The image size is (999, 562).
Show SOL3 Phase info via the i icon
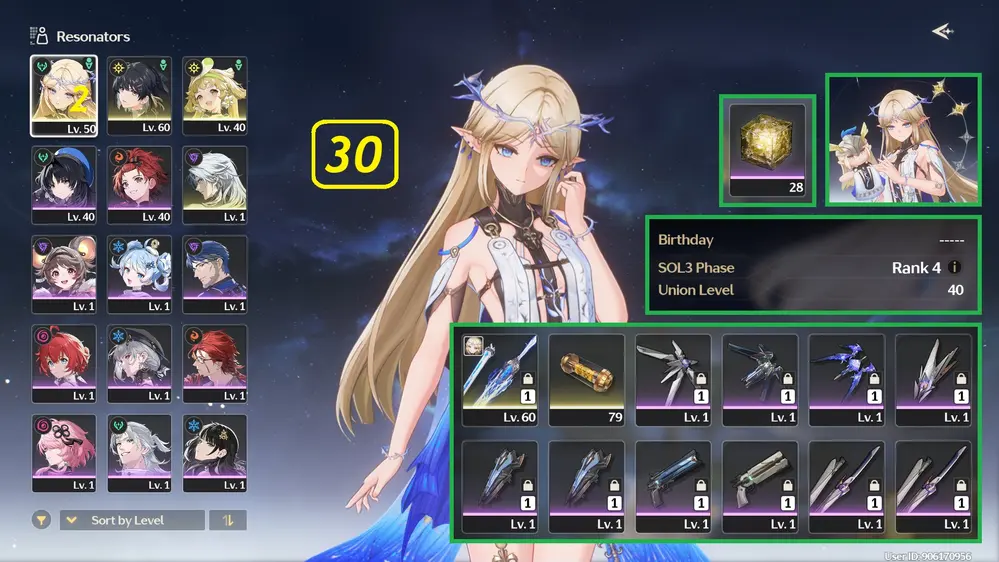pyautogui.click(x=955, y=268)
